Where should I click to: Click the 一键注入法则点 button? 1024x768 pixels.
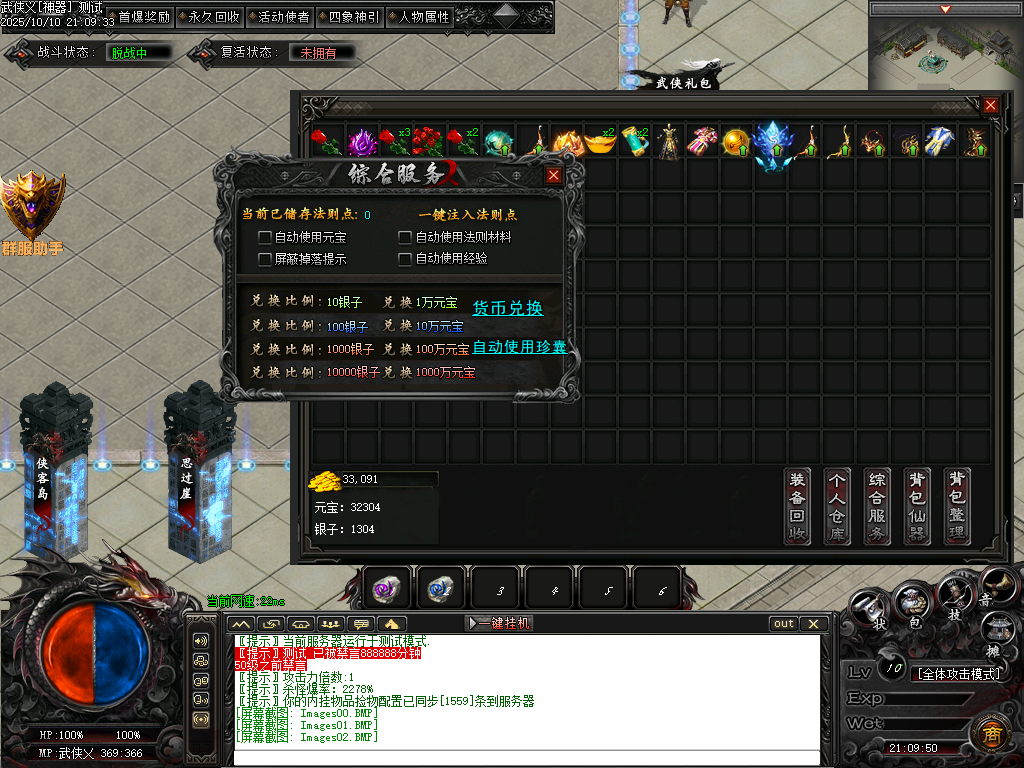tap(467, 214)
